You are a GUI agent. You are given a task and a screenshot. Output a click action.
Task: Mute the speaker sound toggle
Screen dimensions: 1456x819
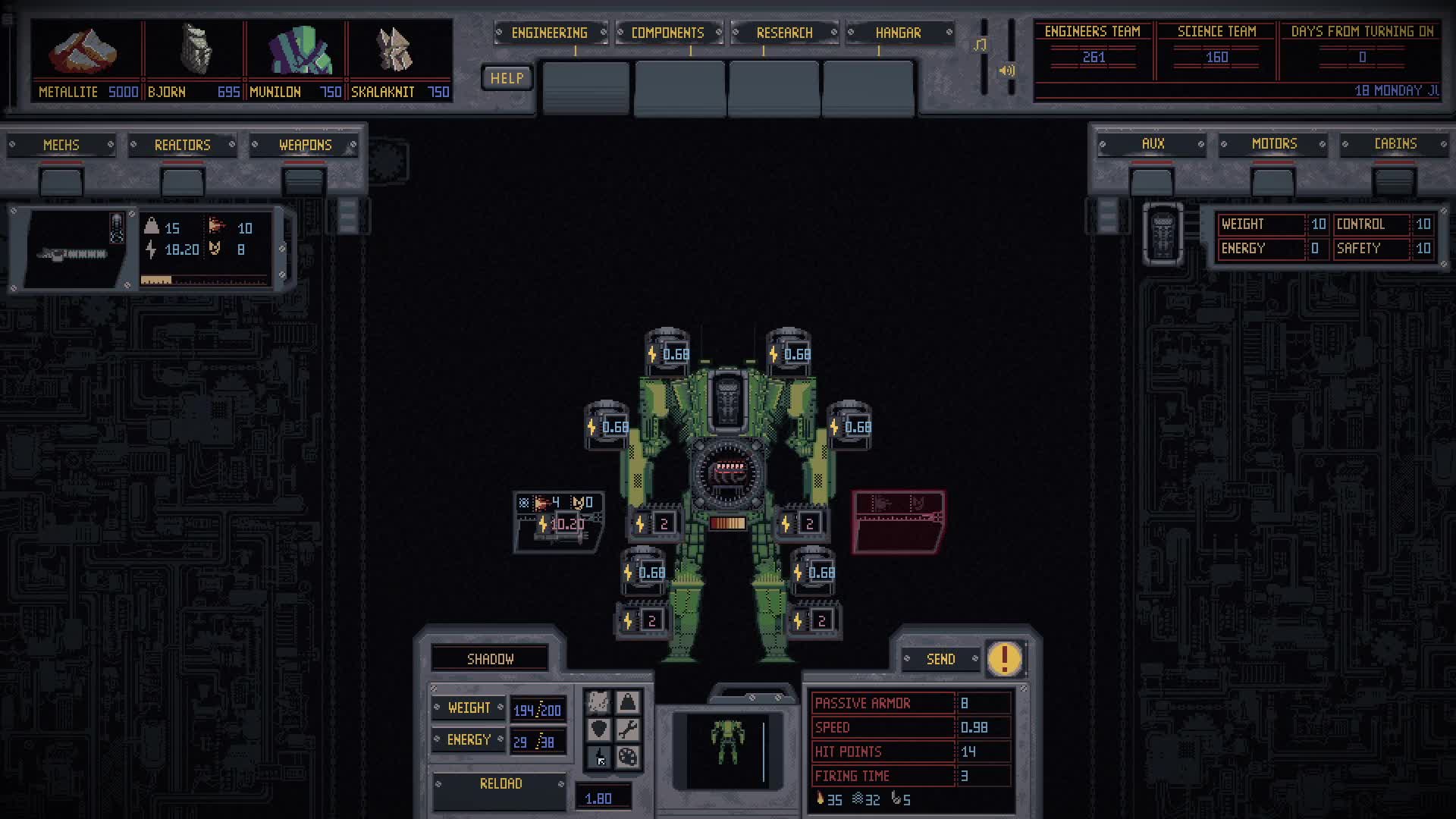coord(1007,71)
